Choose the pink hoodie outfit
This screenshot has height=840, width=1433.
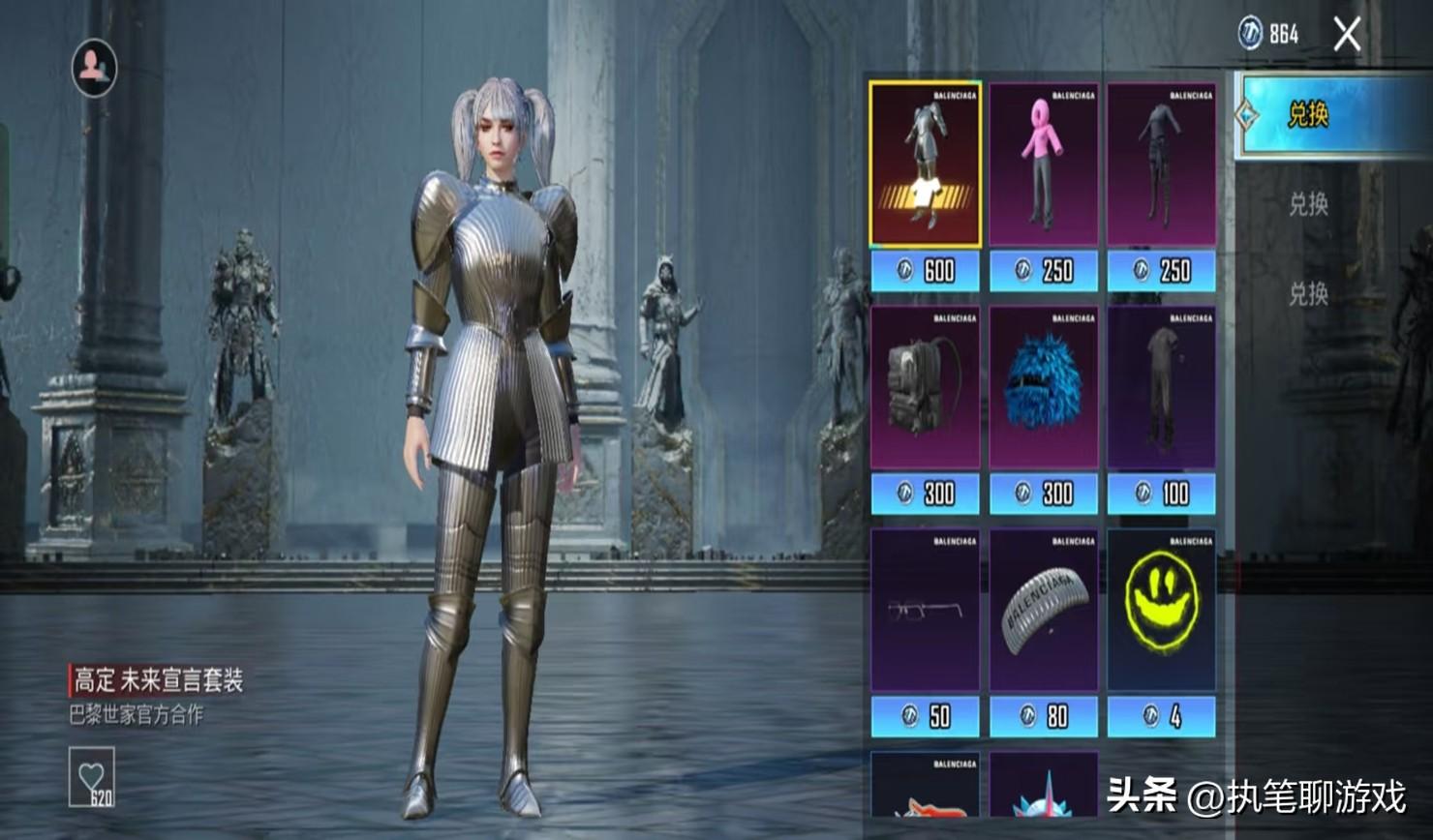[x=1043, y=165]
